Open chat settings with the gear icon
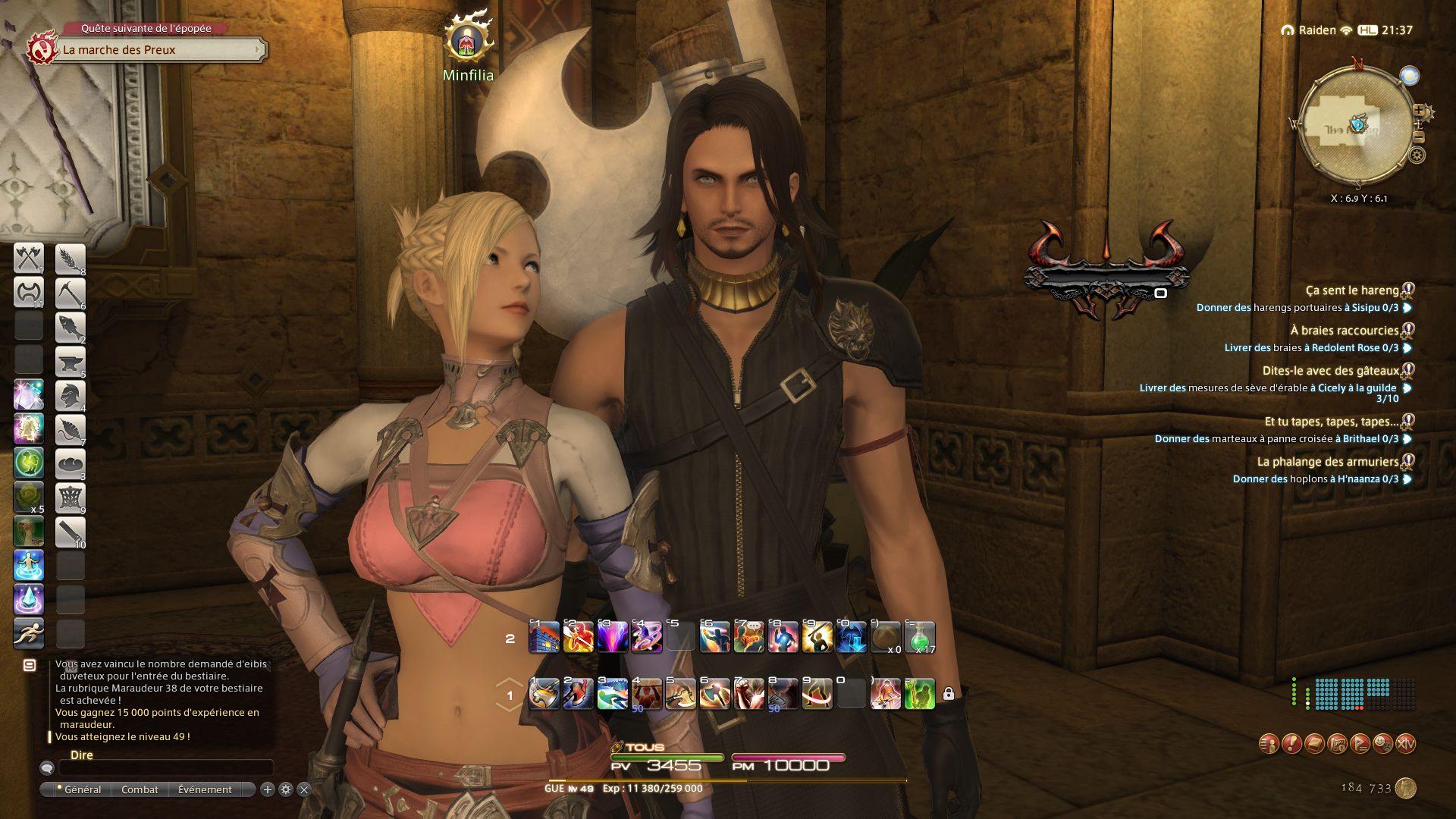1456x819 pixels. point(286,789)
